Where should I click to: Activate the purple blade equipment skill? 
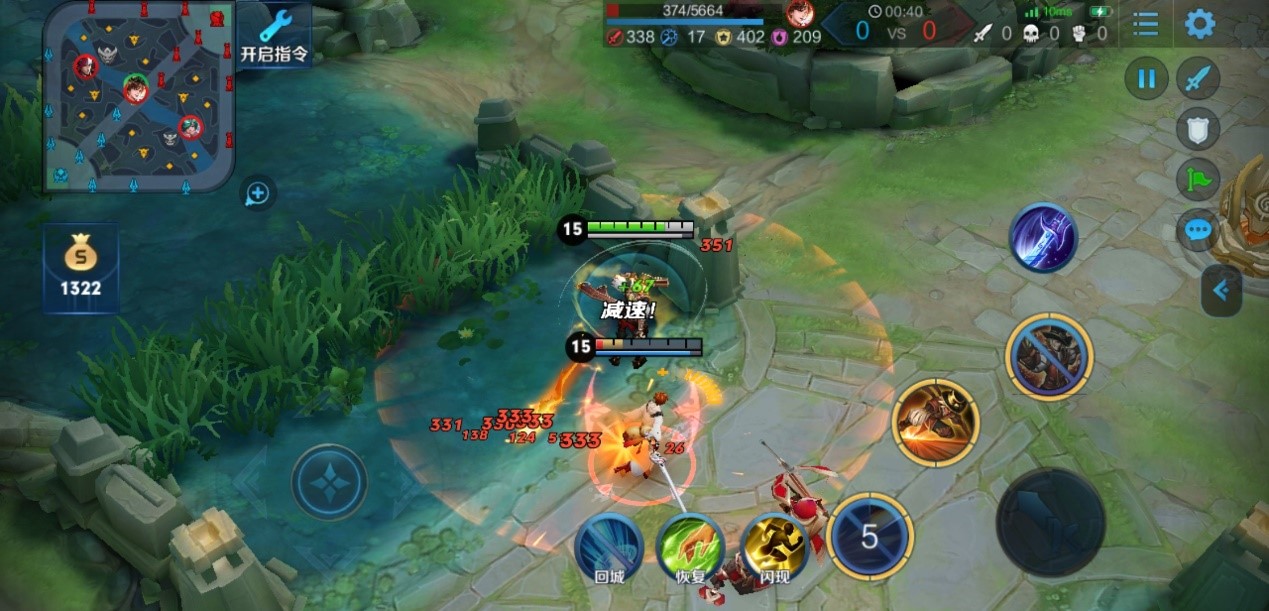click(1043, 237)
